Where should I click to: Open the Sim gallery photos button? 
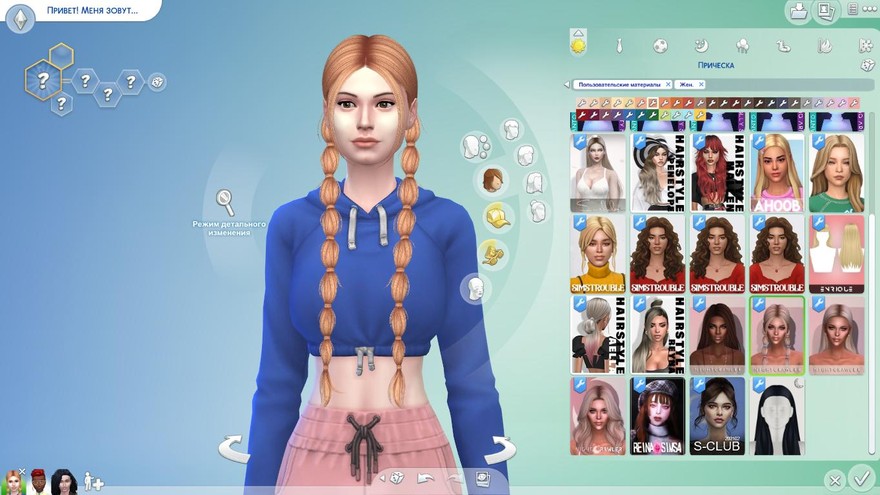coord(826,12)
